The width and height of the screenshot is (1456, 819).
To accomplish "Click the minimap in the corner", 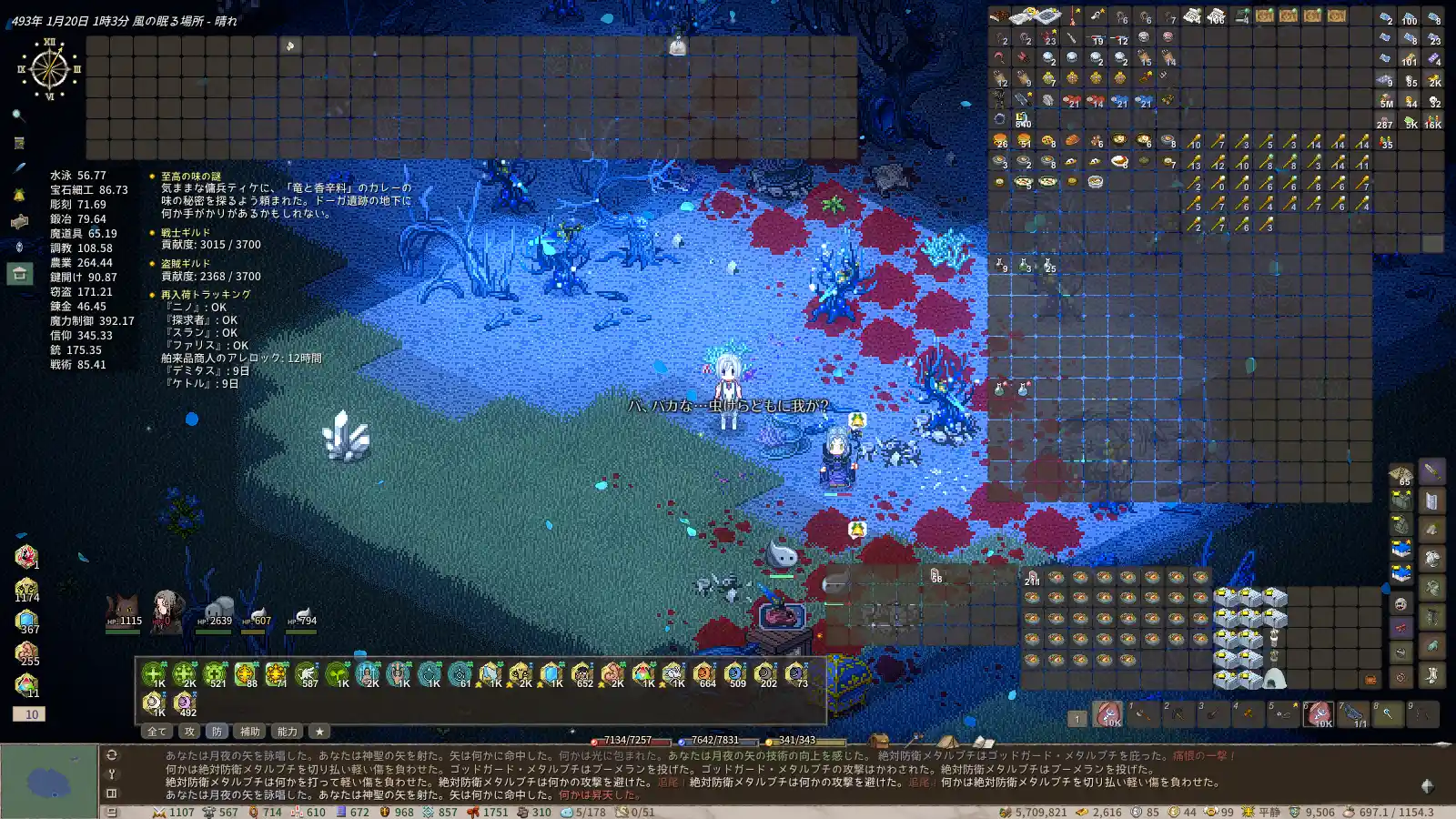I will tap(49, 781).
